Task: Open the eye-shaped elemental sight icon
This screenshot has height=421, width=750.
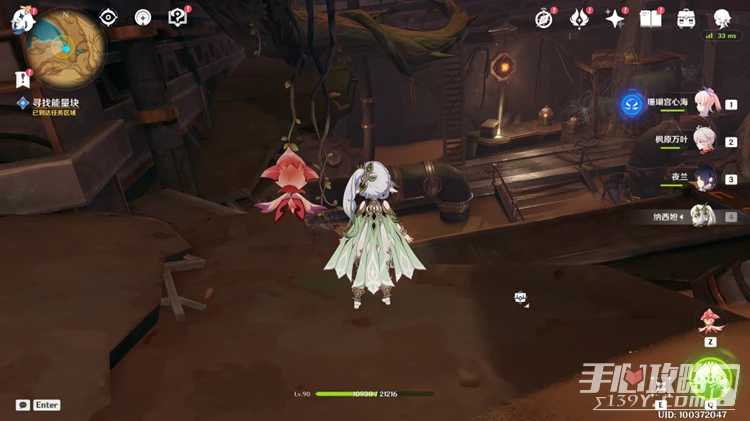Action: (x=108, y=17)
